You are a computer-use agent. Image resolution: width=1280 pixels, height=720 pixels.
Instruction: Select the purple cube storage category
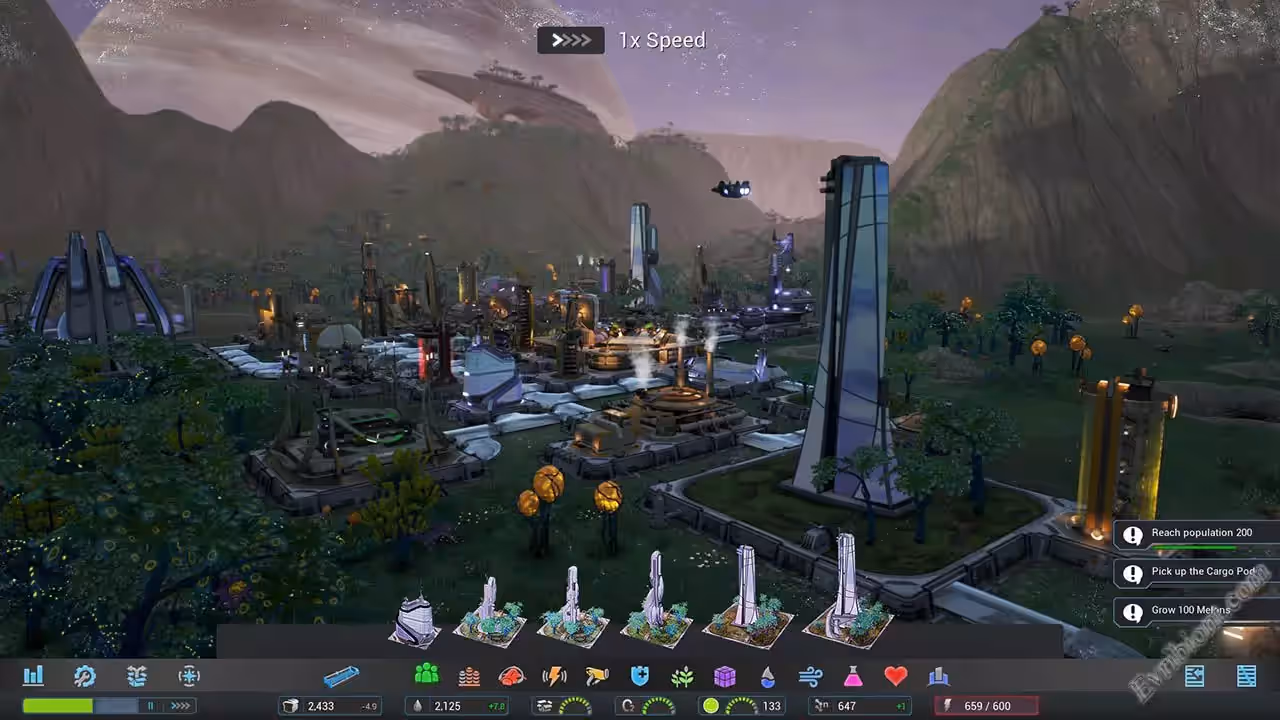[x=725, y=676]
